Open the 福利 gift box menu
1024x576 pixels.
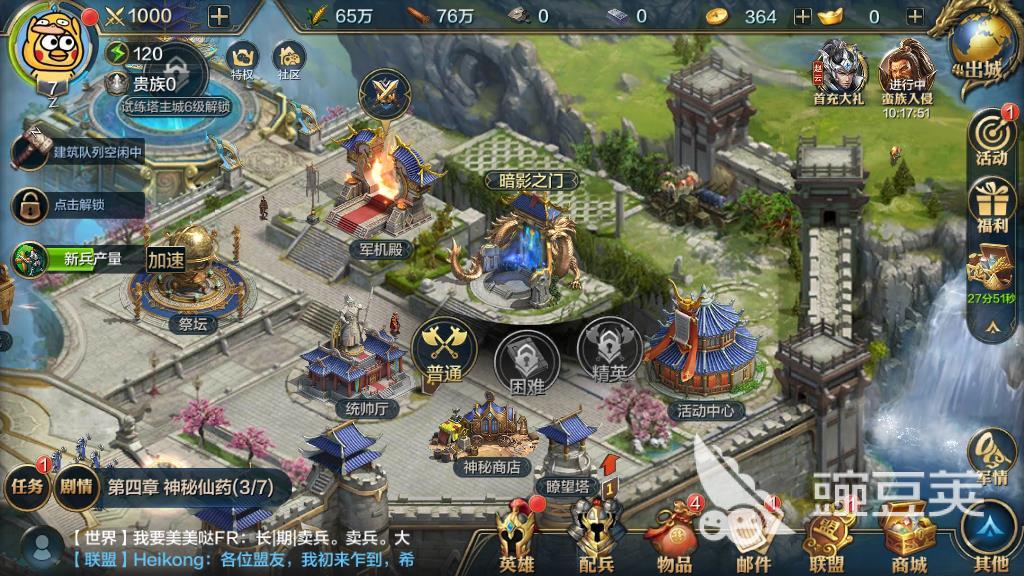coord(991,205)
